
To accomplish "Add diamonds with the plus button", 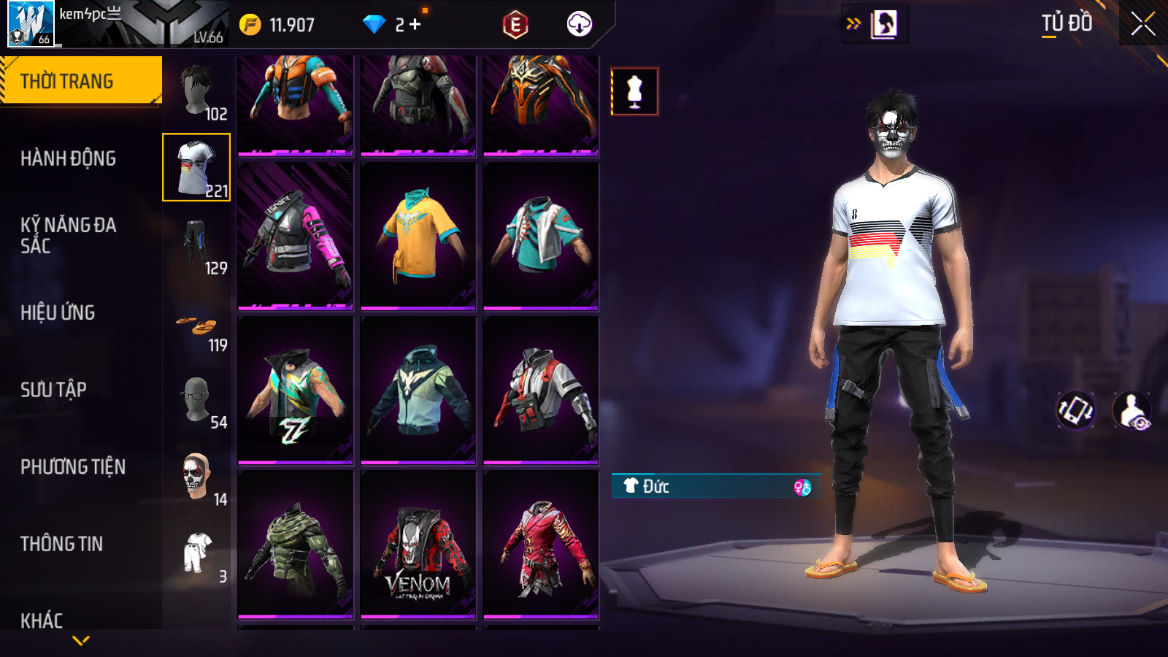I will point(415,25).
